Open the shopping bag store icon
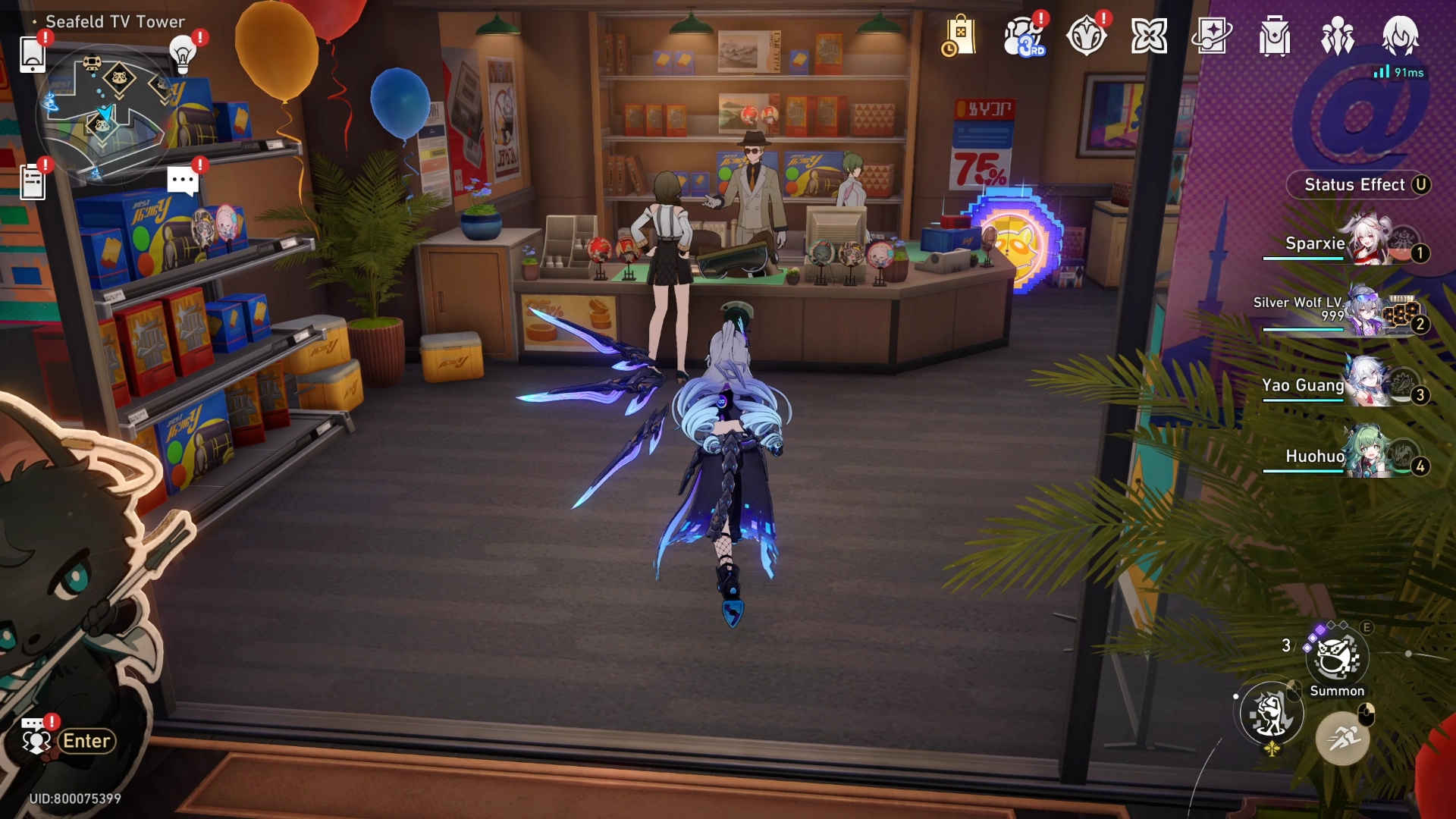Screen dimensions: 1456x819 coord(960,36)
